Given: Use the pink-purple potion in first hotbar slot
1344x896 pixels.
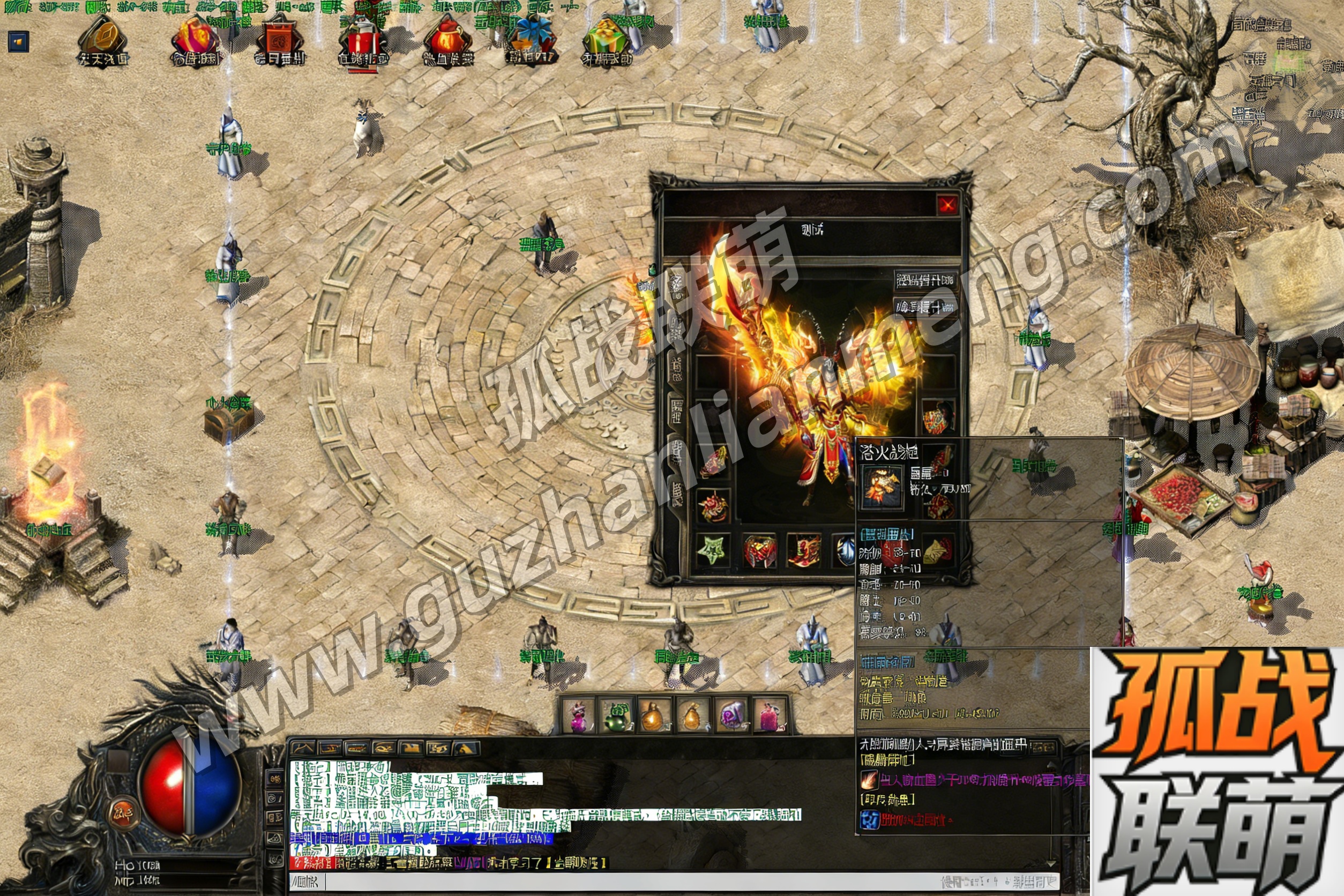Looking at the screenshot, I should 578,715.
